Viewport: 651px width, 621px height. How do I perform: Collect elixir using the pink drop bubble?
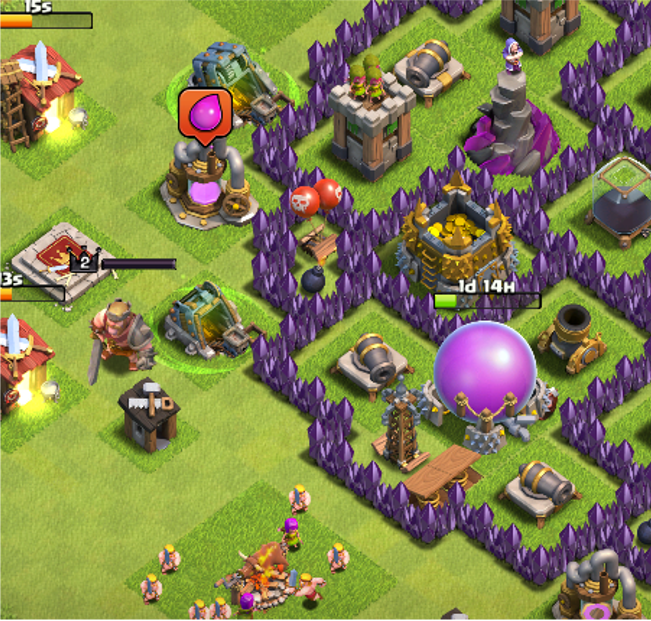click(205, 113)
